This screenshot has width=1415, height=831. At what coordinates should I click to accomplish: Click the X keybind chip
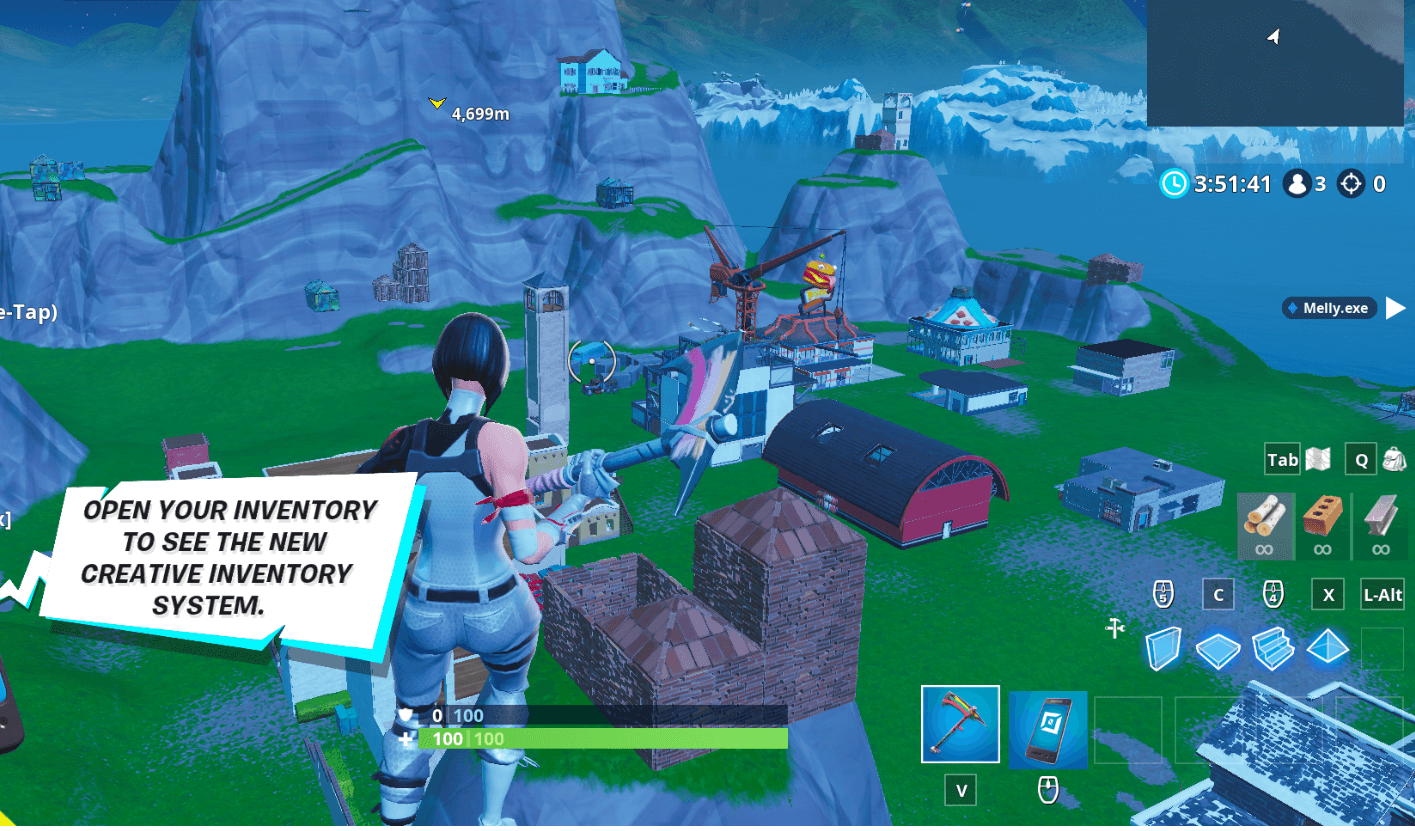pyautogui.click(x=1328, y=594)
